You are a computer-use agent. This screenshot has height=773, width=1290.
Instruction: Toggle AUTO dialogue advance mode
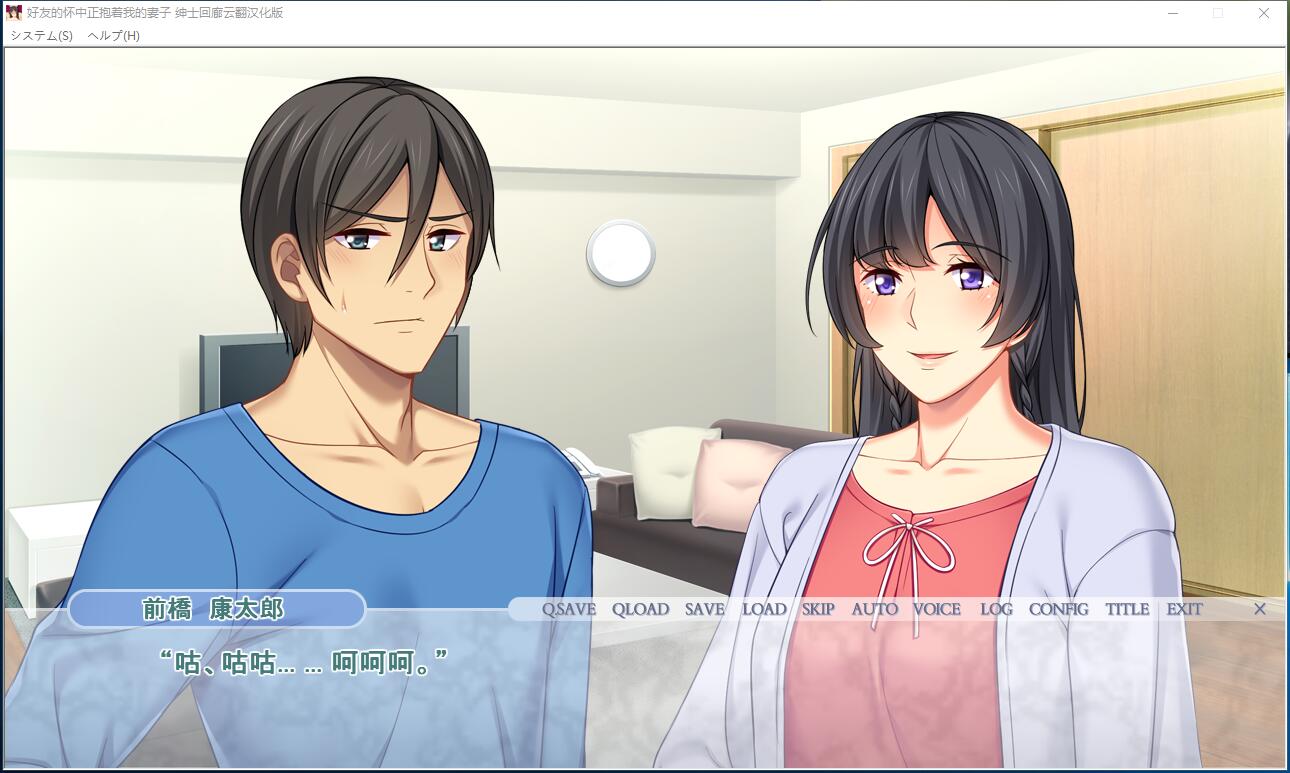875,609
